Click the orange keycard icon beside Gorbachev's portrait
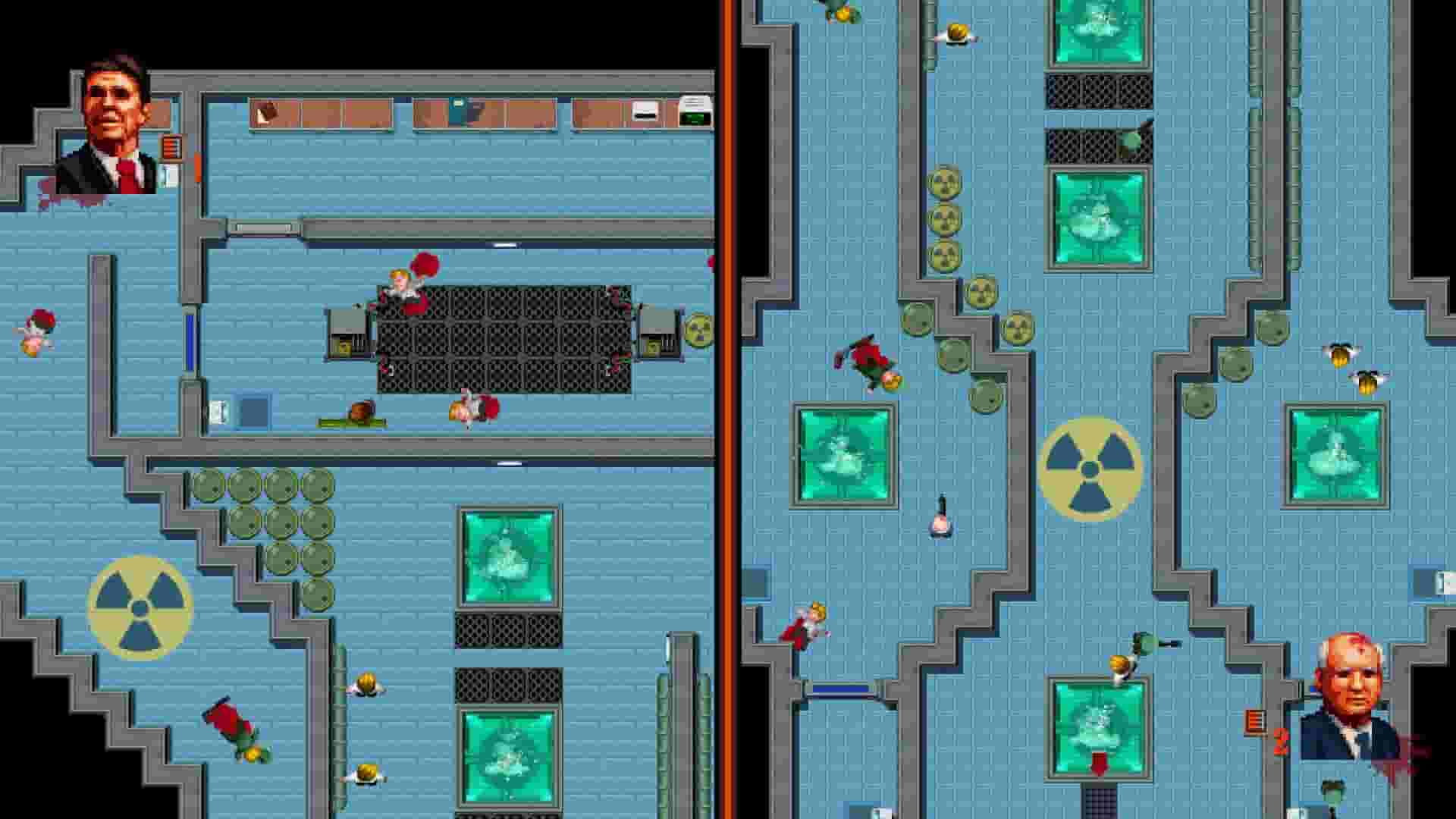 pos(1255,722)
